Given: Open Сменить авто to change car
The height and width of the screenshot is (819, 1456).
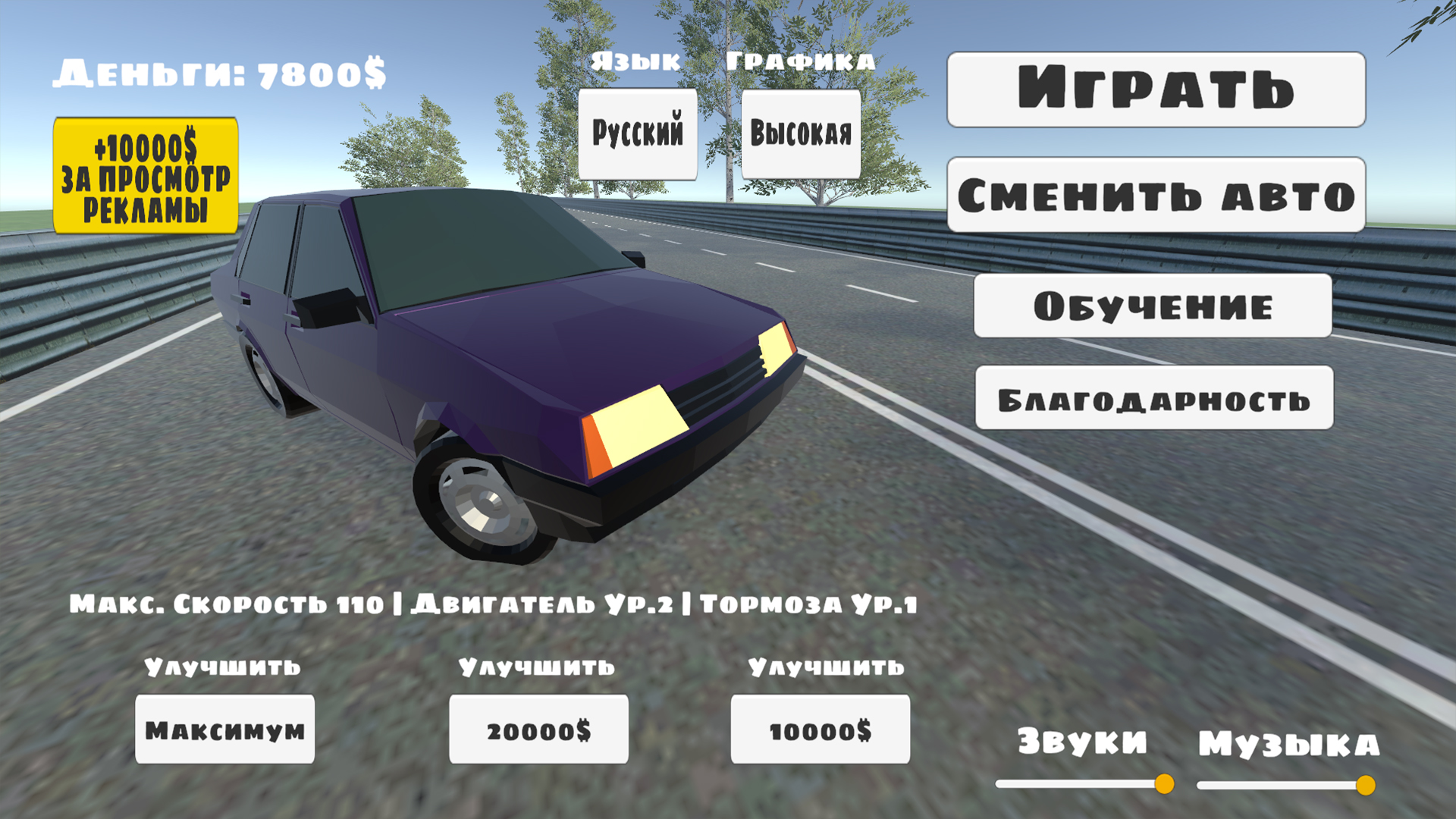Looking at the screenshot, I should tap(1155, 195).
